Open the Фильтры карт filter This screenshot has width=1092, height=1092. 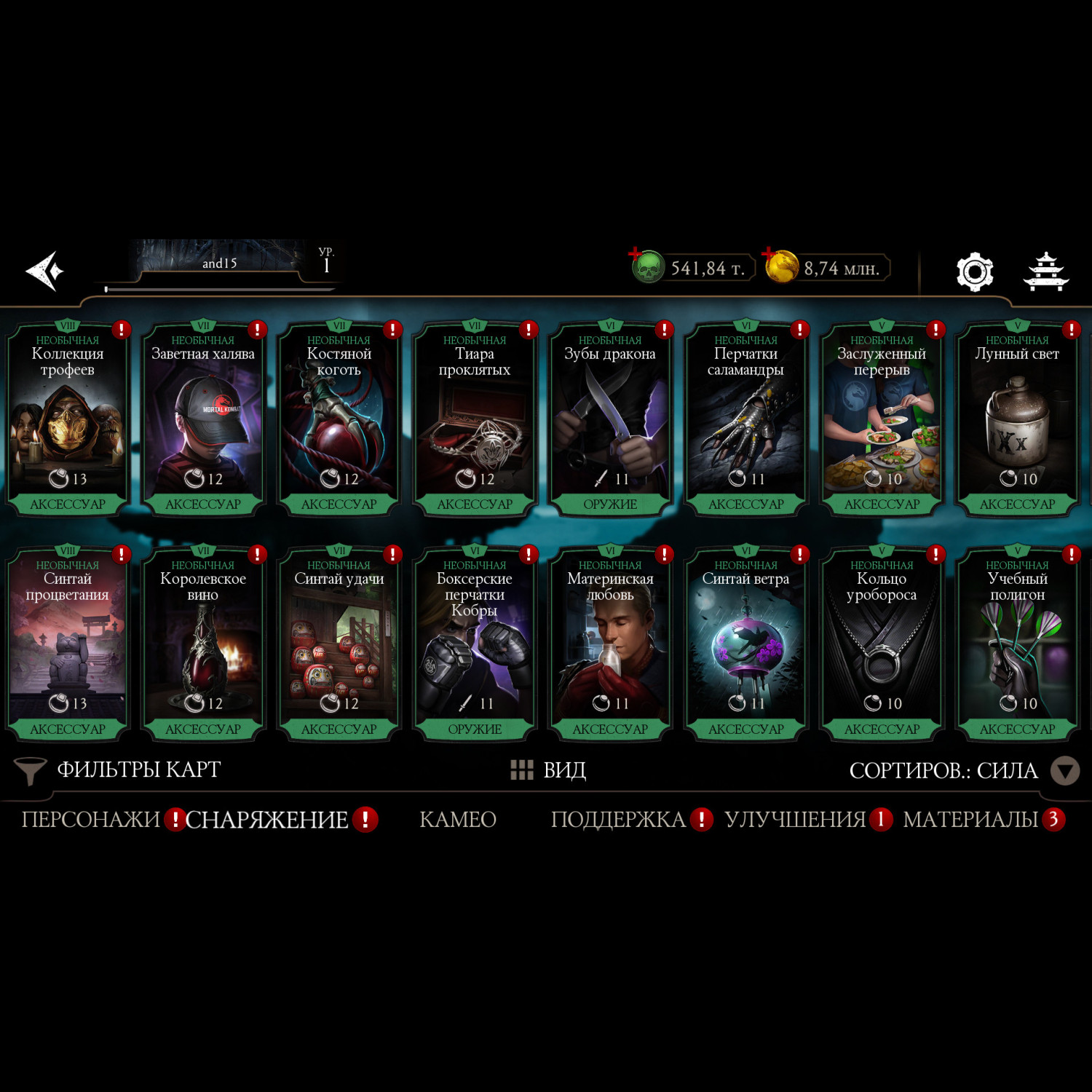click(118, 770)
